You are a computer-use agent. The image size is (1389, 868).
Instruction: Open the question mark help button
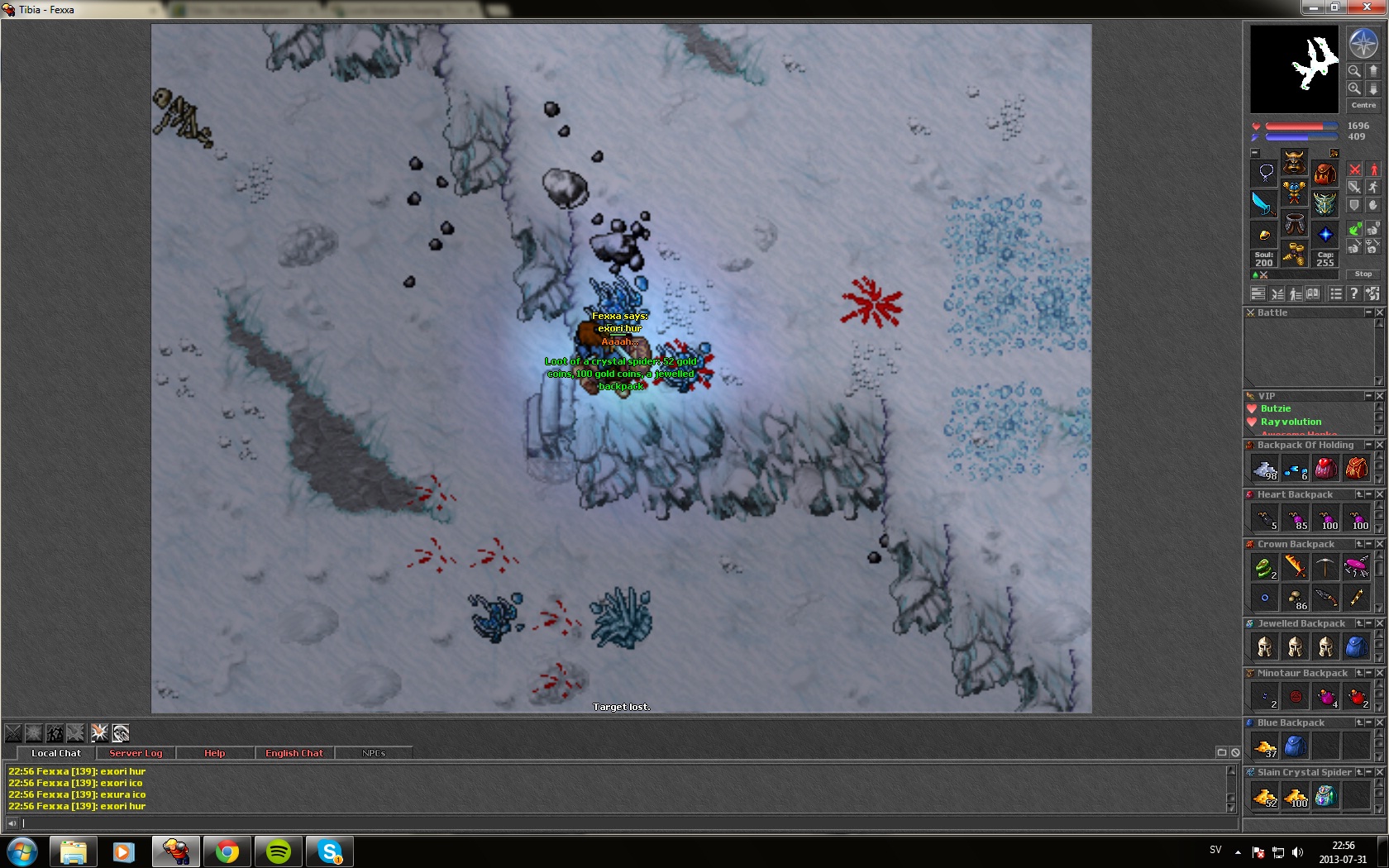pos(1353,293)
